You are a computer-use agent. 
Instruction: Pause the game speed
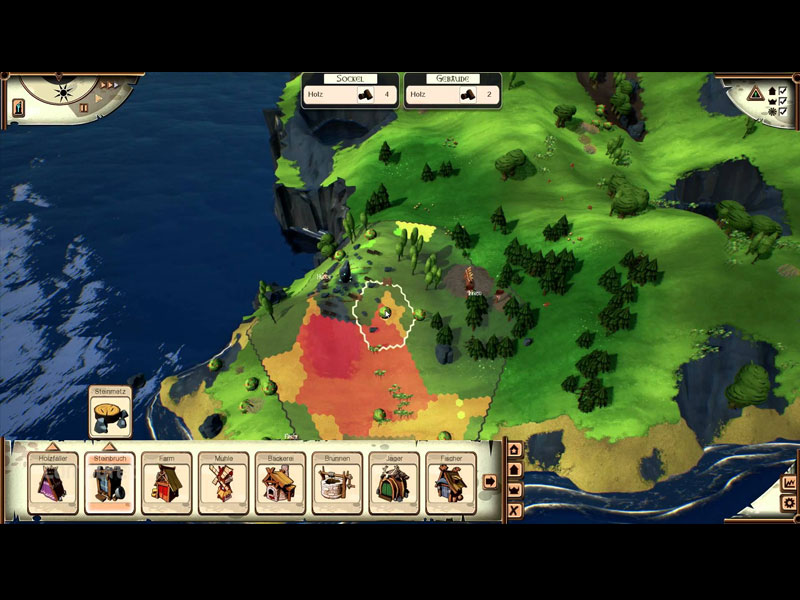84,107
